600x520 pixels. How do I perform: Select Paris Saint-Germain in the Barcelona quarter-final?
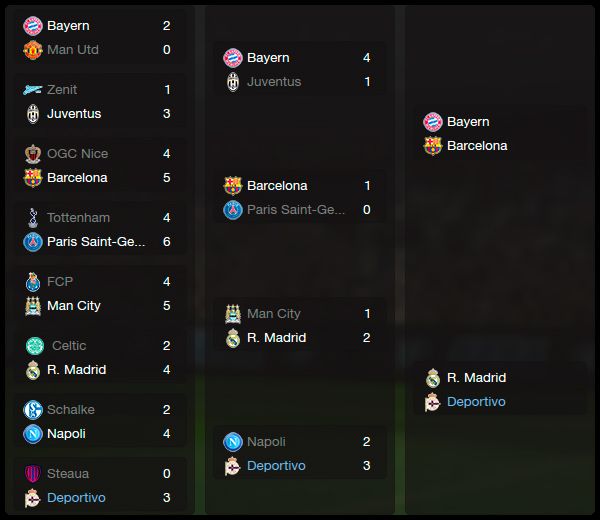point(295,210)
